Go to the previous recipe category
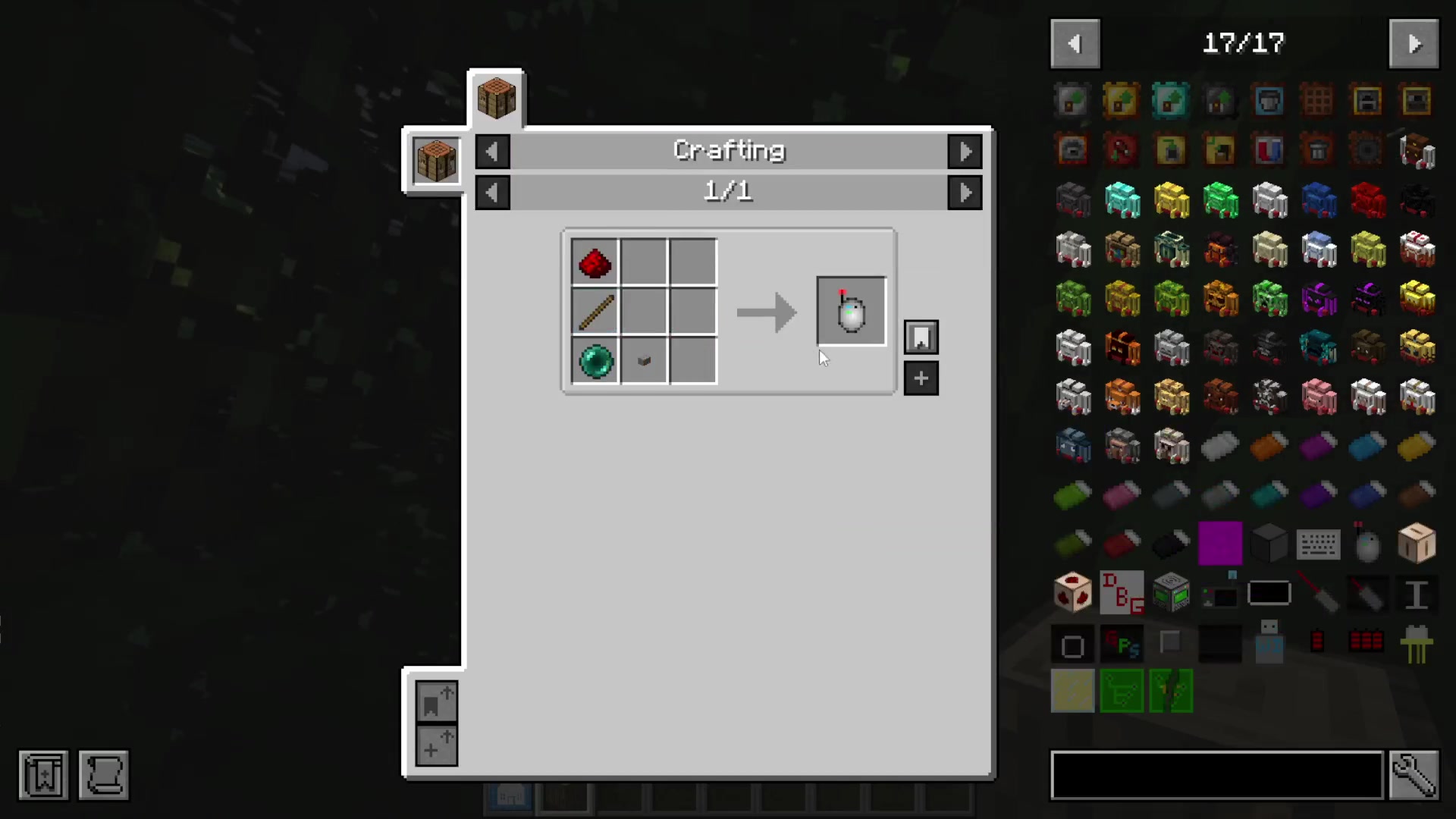Image resolution: width=1456 pixels, height=819 pixels. (x=492, y=152)
